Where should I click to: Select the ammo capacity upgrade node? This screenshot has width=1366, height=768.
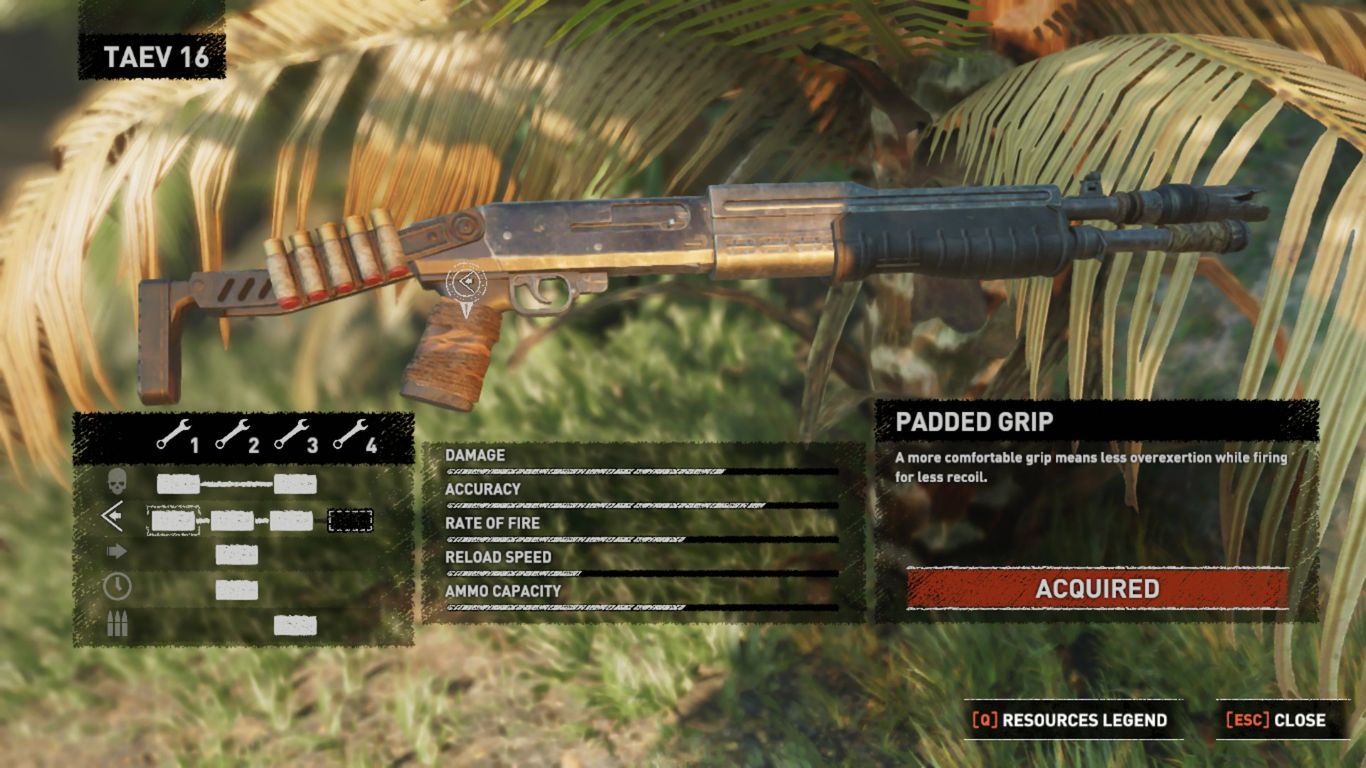[295, 625]
